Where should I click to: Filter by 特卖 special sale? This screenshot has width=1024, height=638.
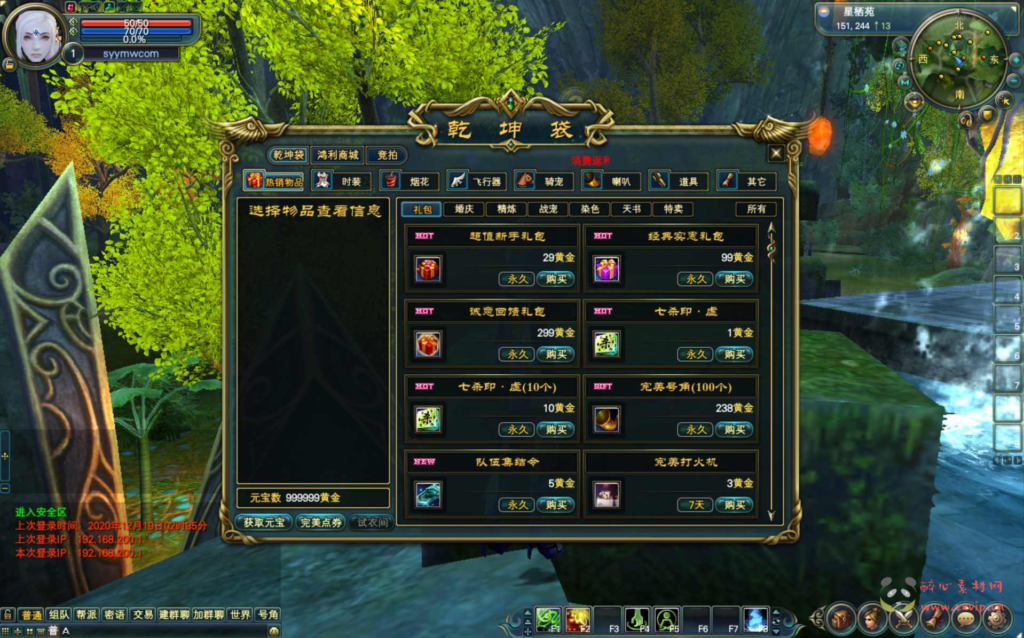[x=673, y=209]
